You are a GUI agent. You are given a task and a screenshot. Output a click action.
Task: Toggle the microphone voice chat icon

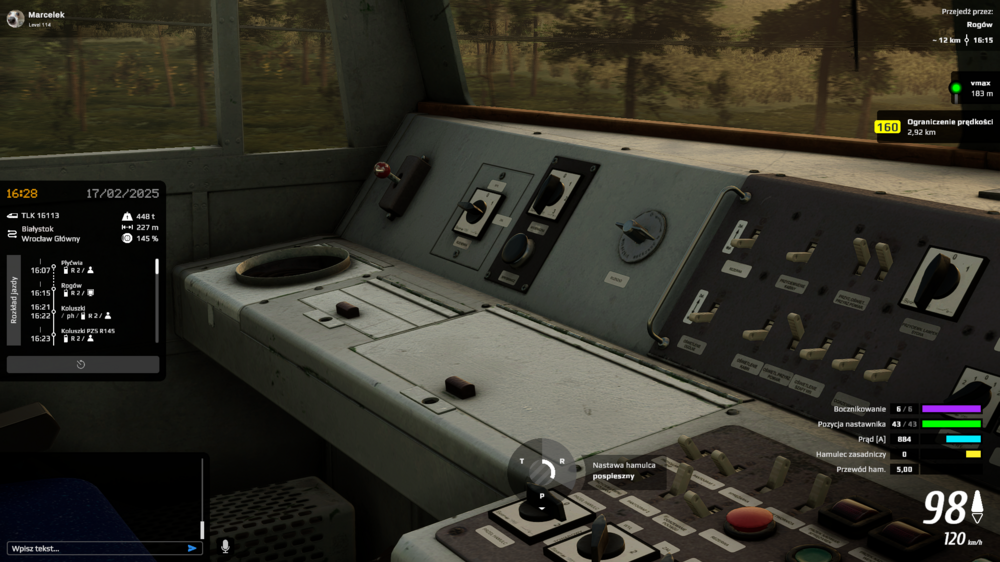coord(225,546)
